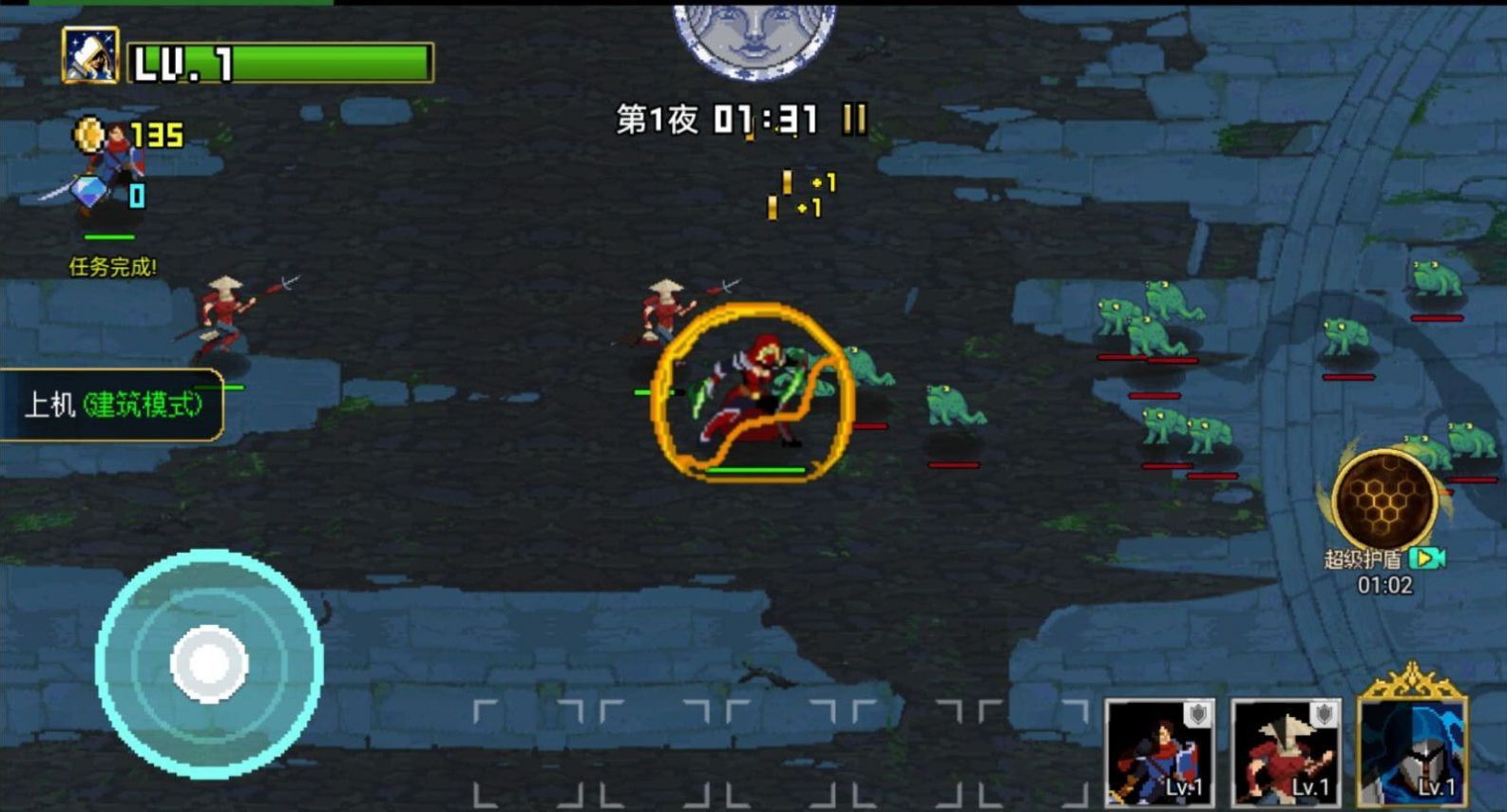Tap the 任务完成! quest notification
The width and height of the screenshot is (1507, 812).
click(x=111, y=264)
